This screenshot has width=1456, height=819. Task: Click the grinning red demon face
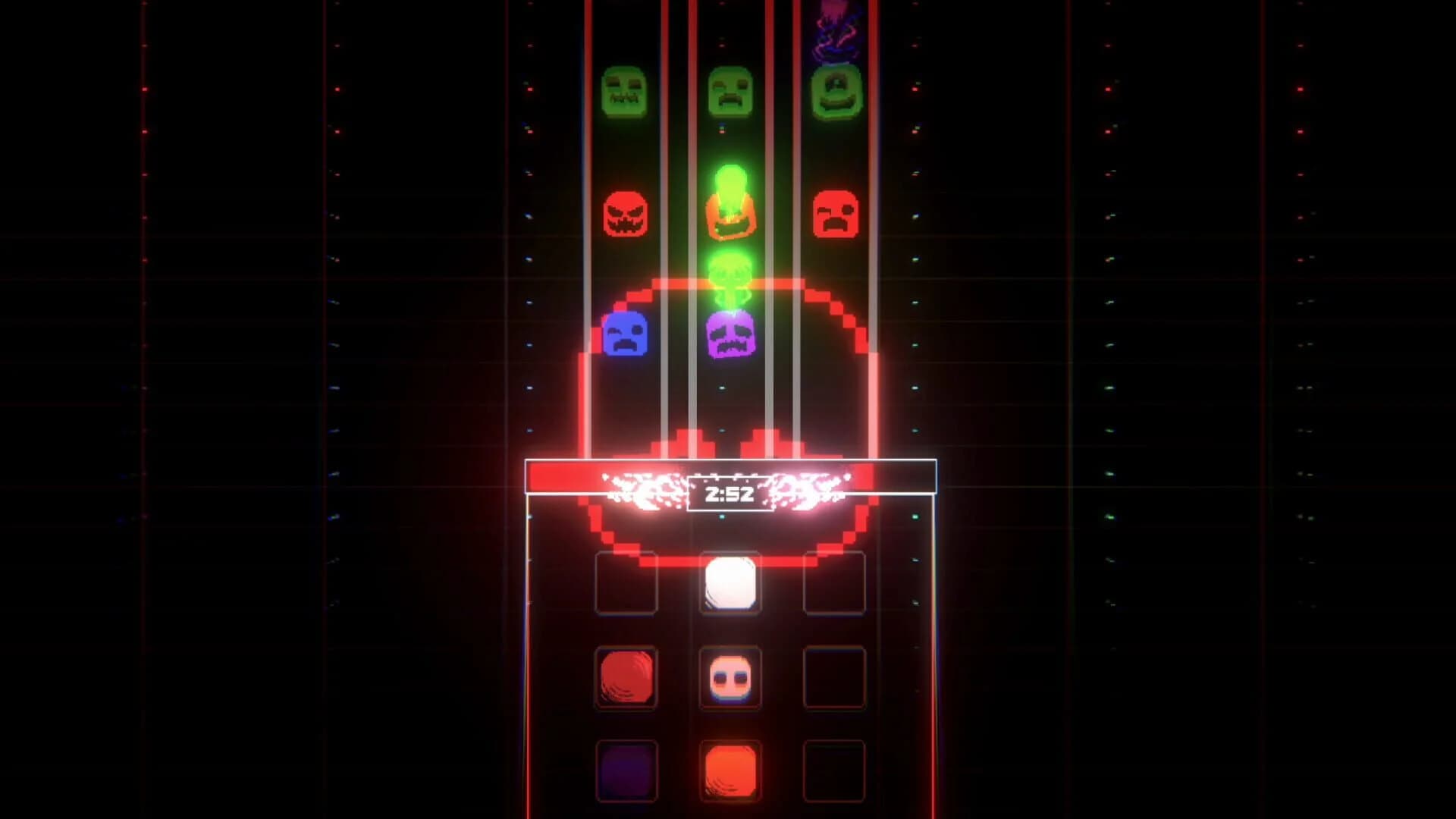[x=626, y=217]
